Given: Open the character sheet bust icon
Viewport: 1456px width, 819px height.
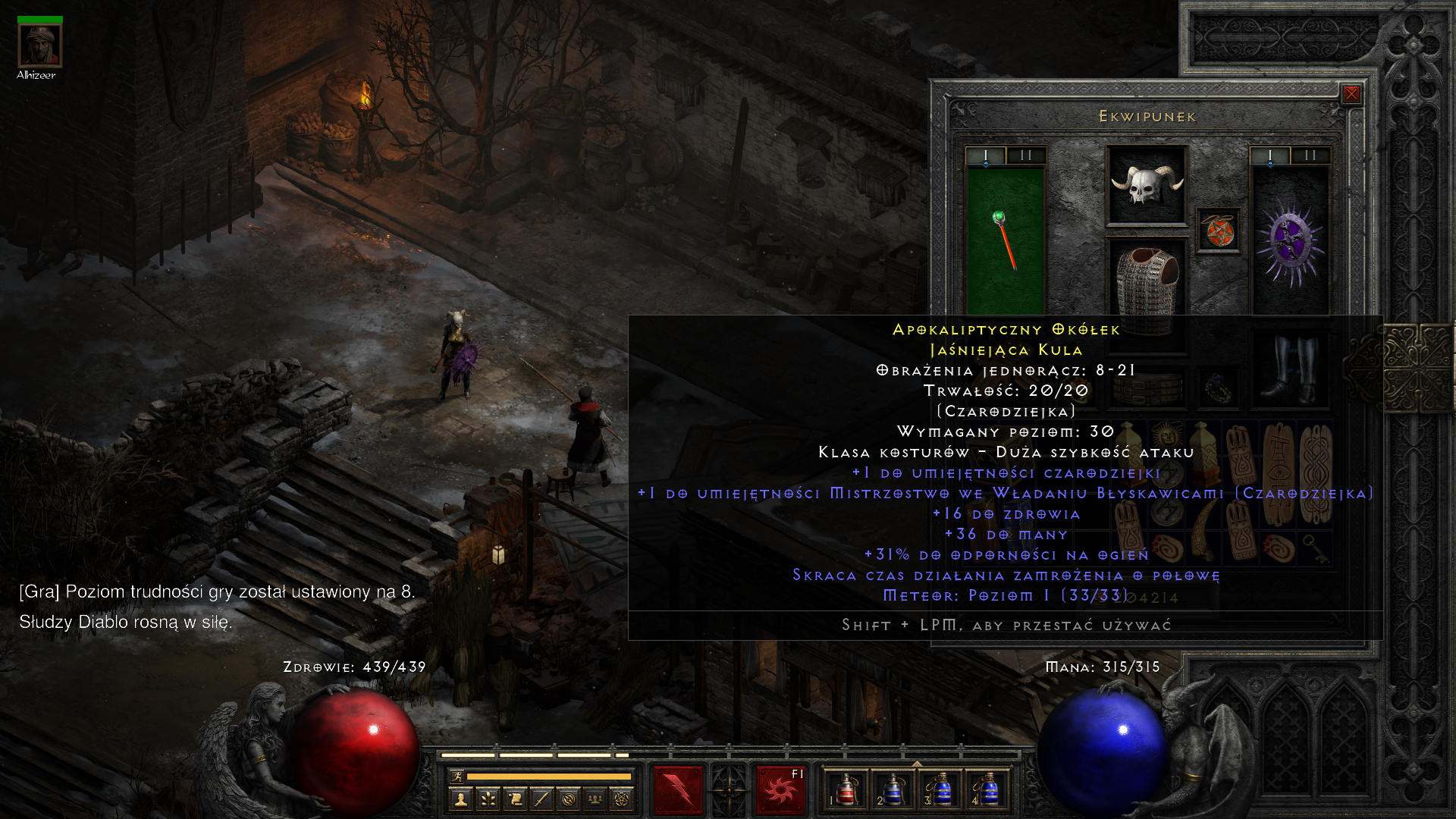Looking at the screenshot, I should click(x=460, y=799).
